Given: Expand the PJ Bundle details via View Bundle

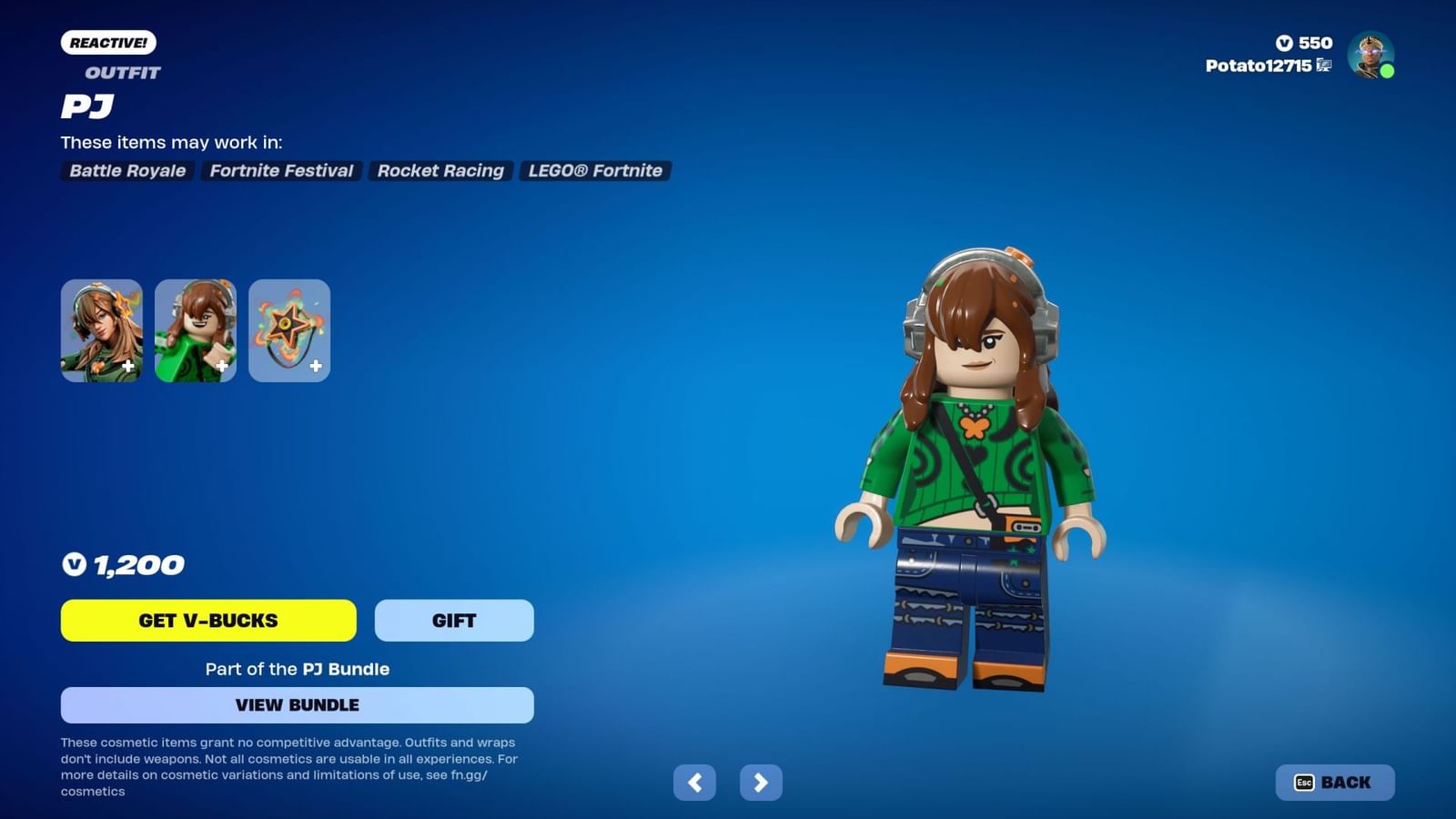Looking at the screenshot, I should (296, 704).
